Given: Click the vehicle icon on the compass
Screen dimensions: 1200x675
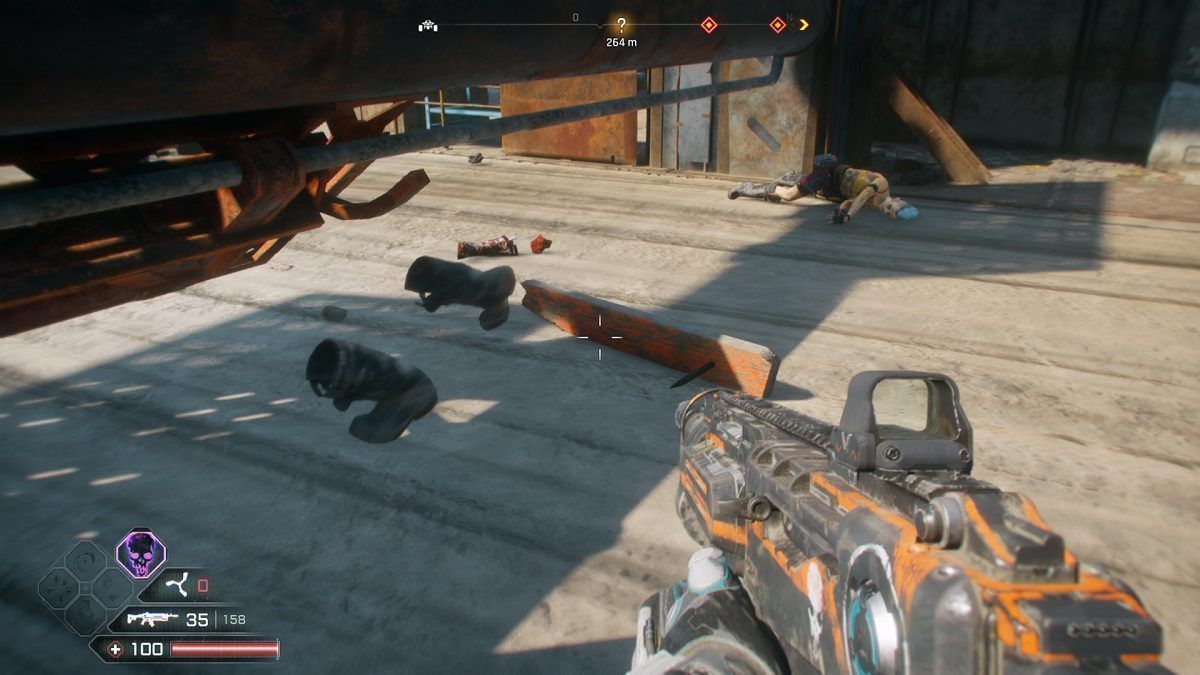Looking at the screenshot, I should (427, 26).
